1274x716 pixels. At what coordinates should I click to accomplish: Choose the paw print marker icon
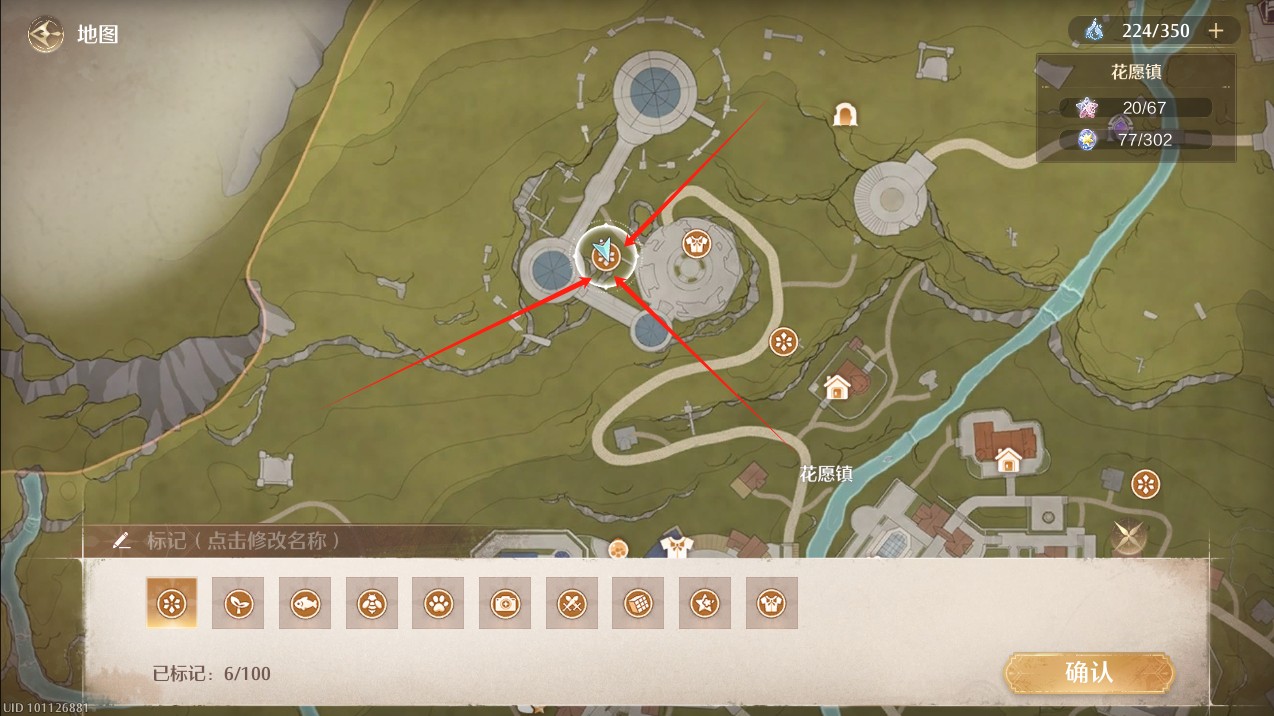tap(438, 603)
